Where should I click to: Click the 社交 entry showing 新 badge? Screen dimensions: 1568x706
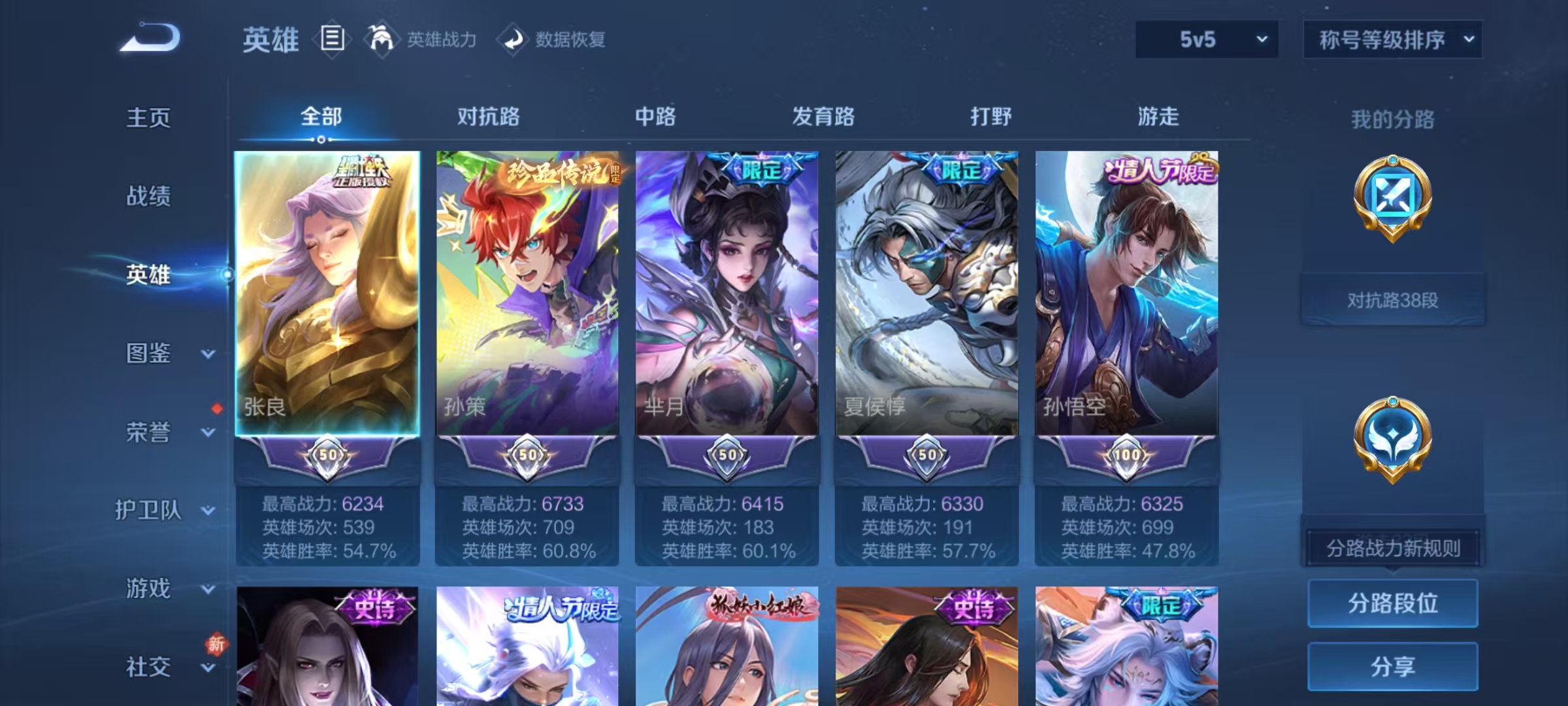149,667
